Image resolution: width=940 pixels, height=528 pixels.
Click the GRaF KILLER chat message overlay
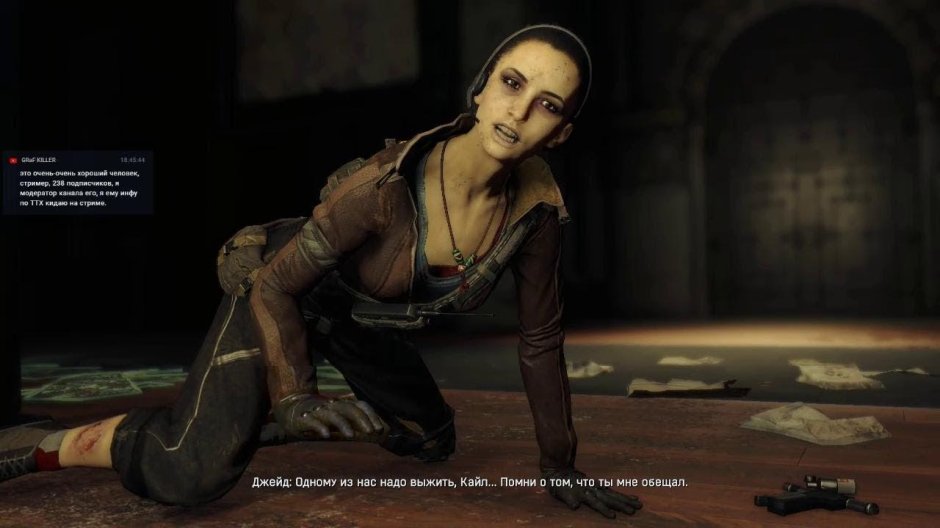tap(78, 182)
